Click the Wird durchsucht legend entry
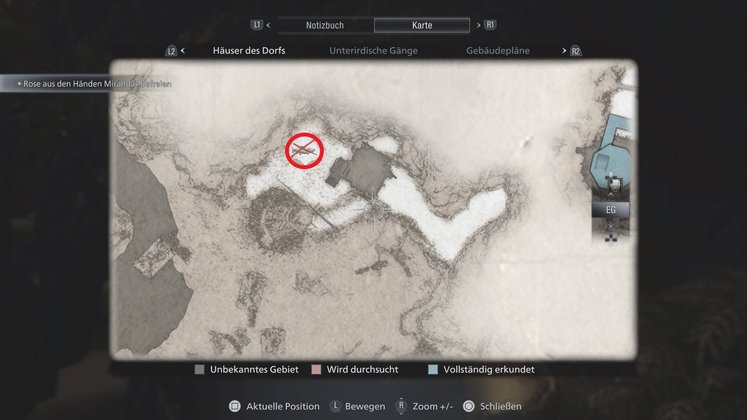 [x=355, y=370]
